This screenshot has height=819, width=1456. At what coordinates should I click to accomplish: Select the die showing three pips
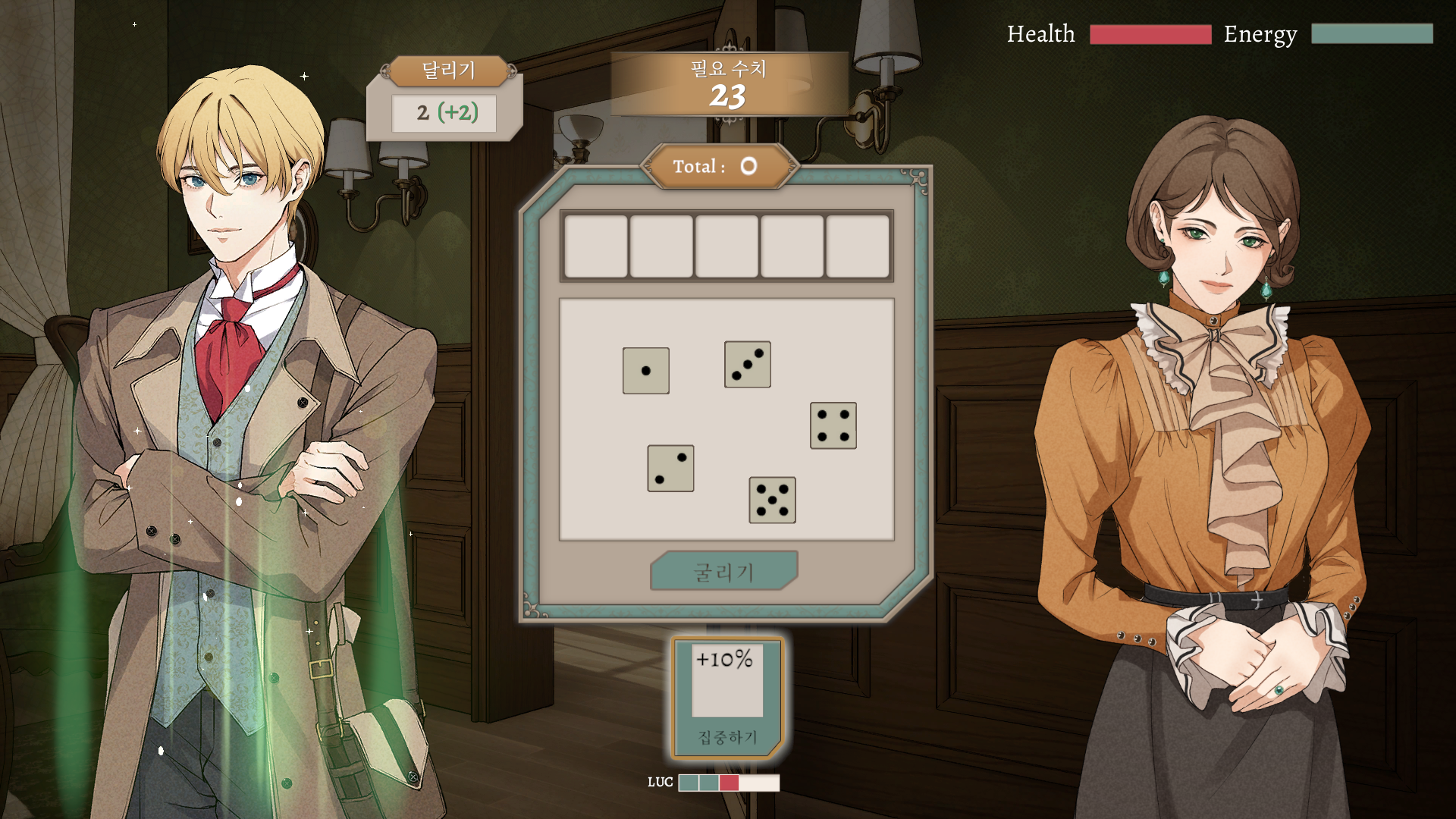[x=747, y=365]
